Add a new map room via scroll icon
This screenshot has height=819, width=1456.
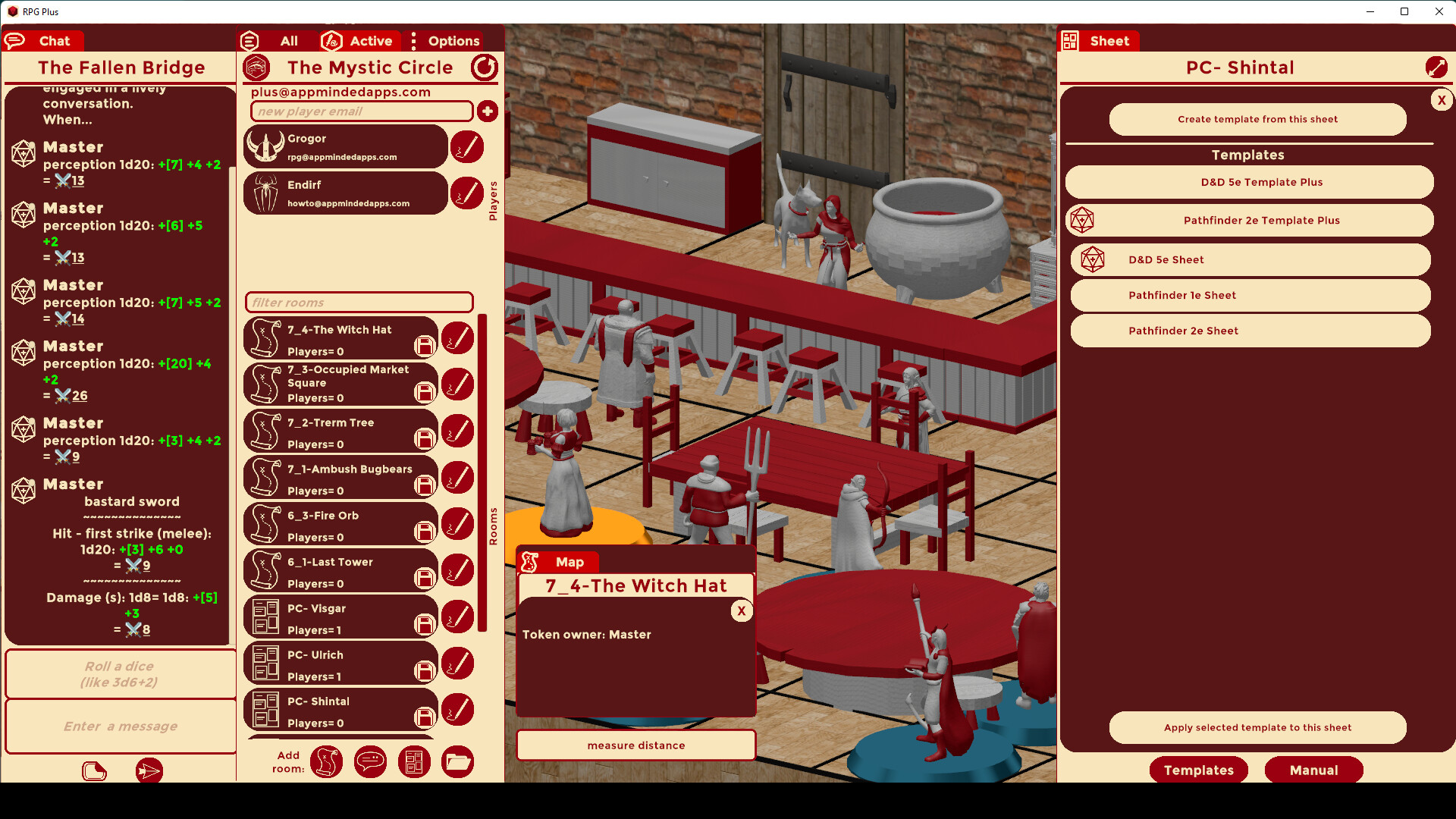[326, 761]
